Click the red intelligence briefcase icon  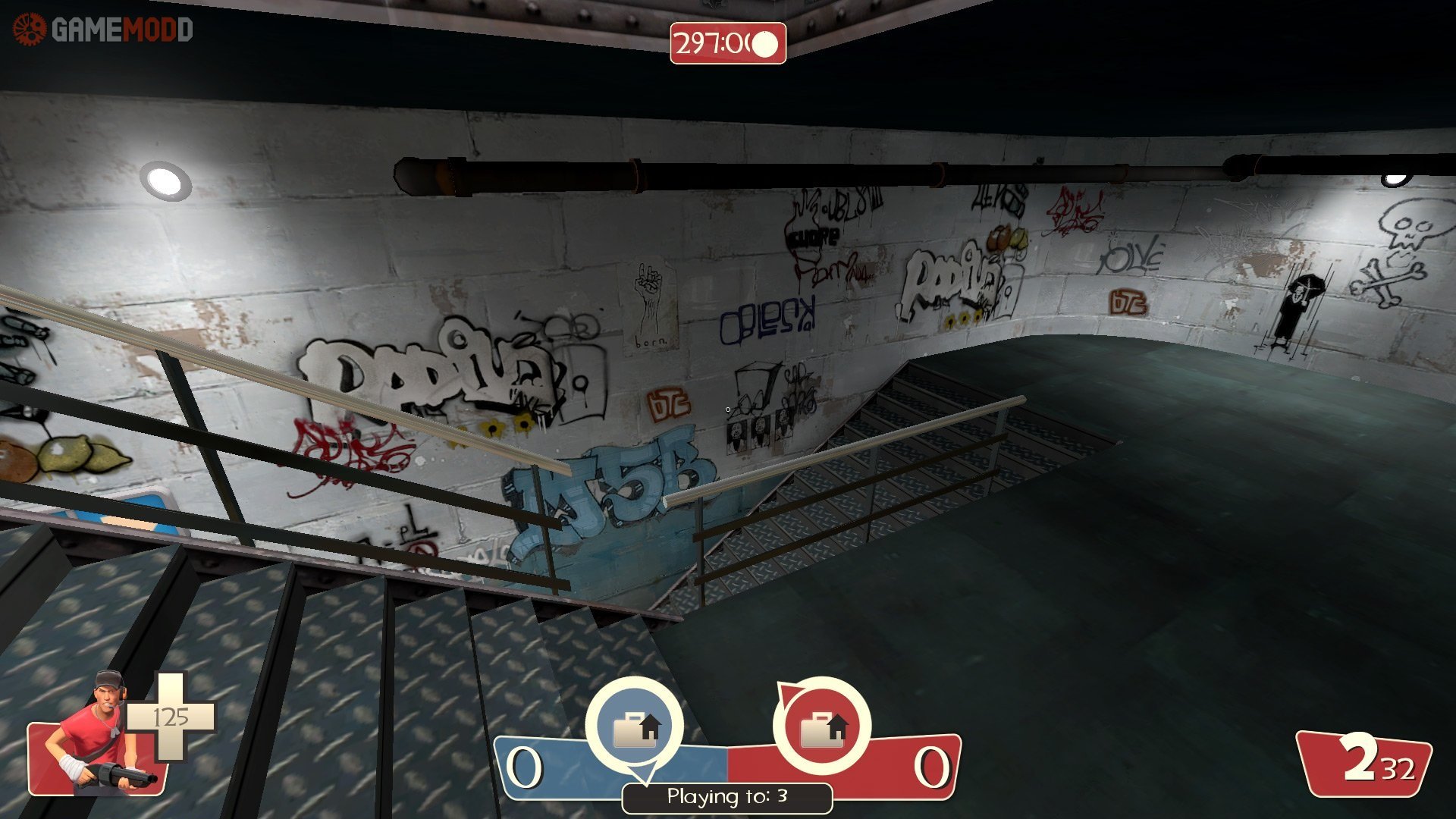822,728
